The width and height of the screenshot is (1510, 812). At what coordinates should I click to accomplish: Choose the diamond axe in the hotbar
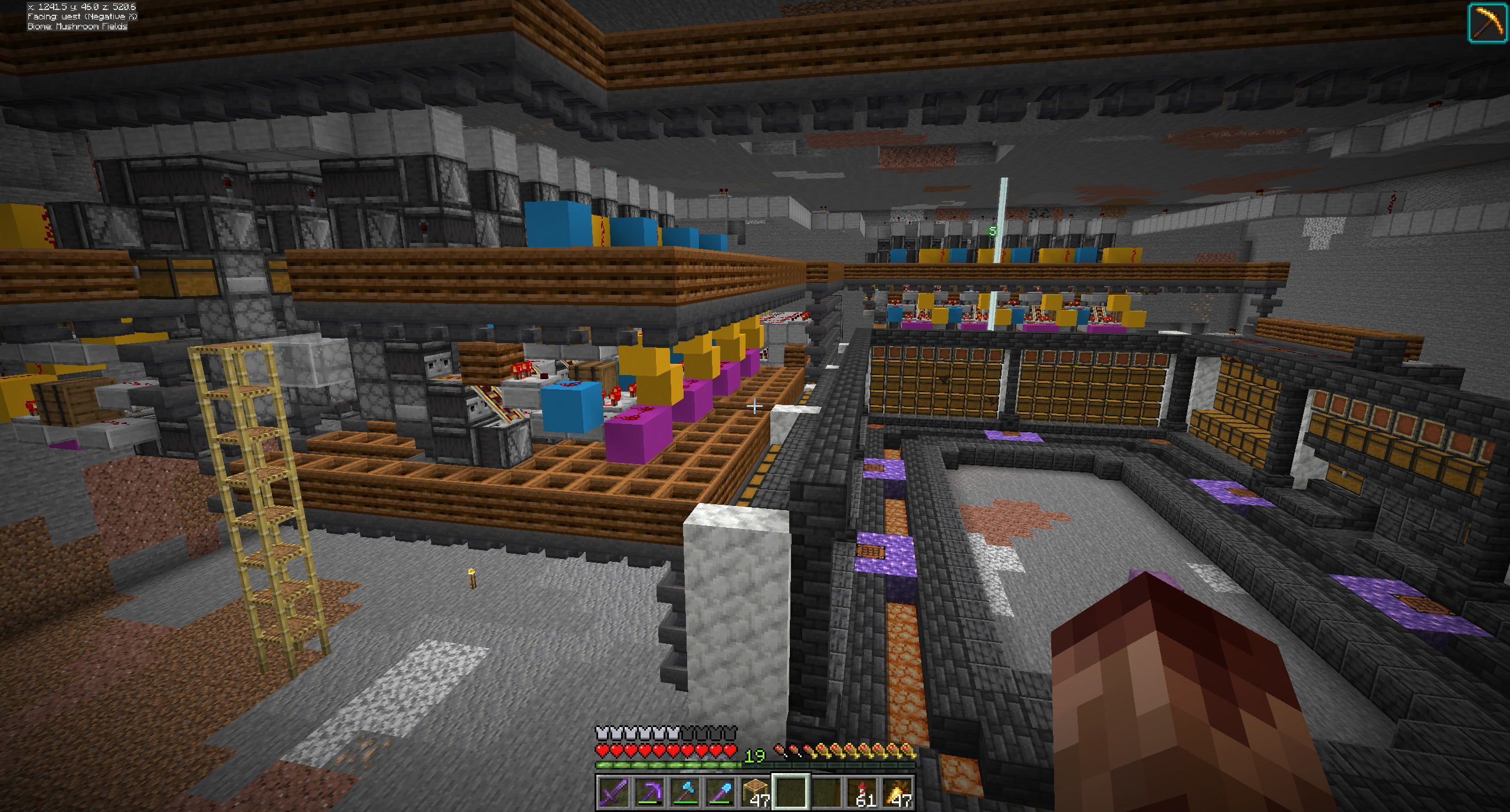click(684, 792)
